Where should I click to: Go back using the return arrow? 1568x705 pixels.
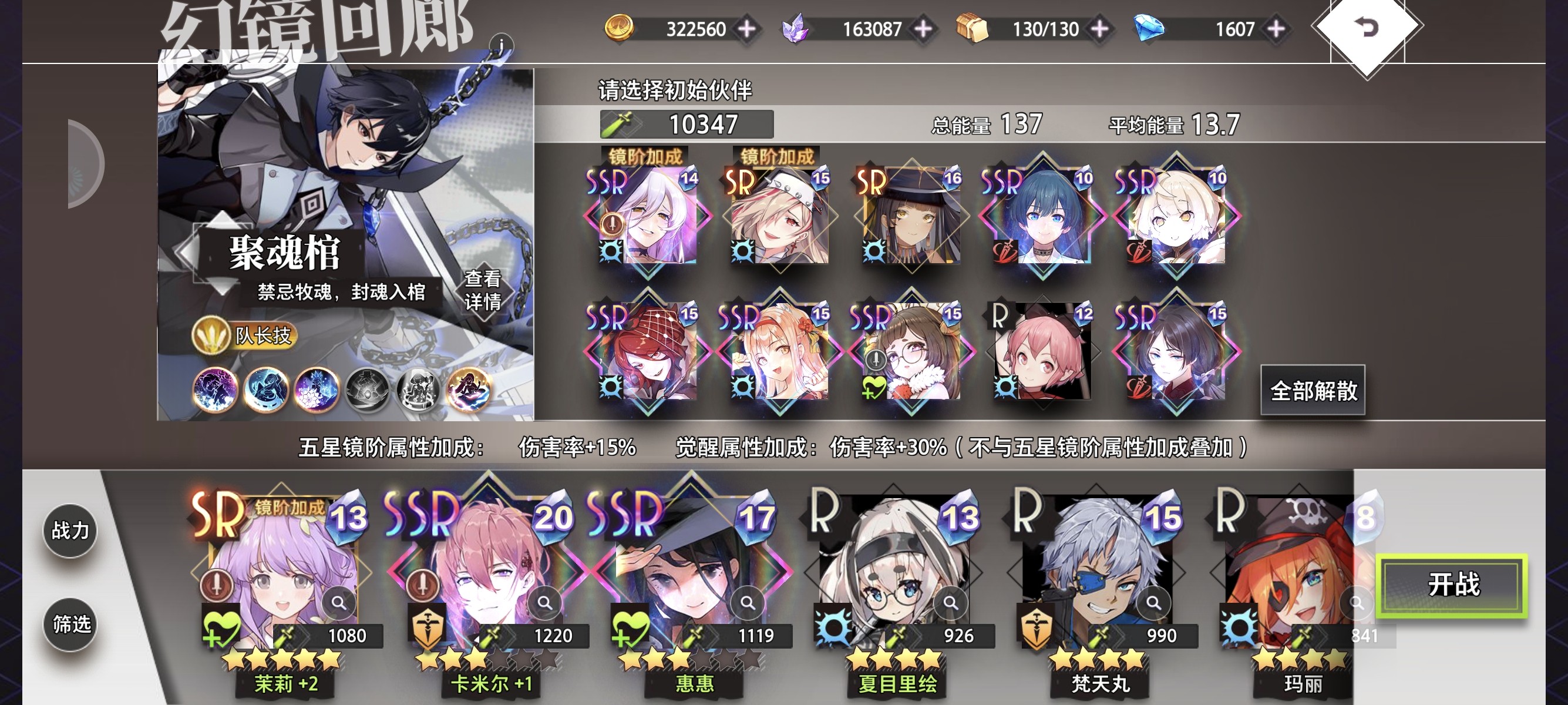[x=1367, y=28]
